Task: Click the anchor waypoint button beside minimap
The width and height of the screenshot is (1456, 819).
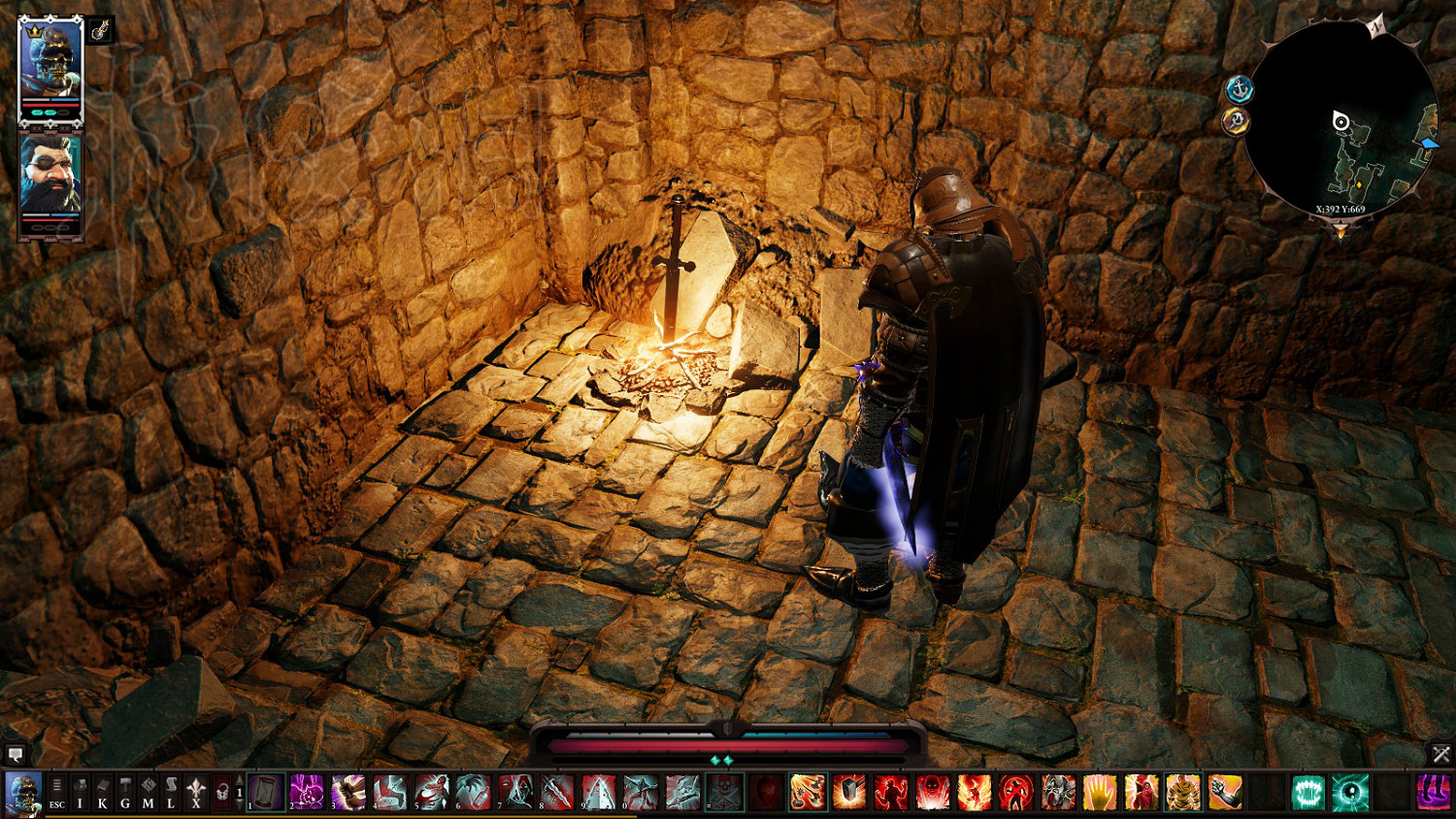Action: pos(1240,90)
